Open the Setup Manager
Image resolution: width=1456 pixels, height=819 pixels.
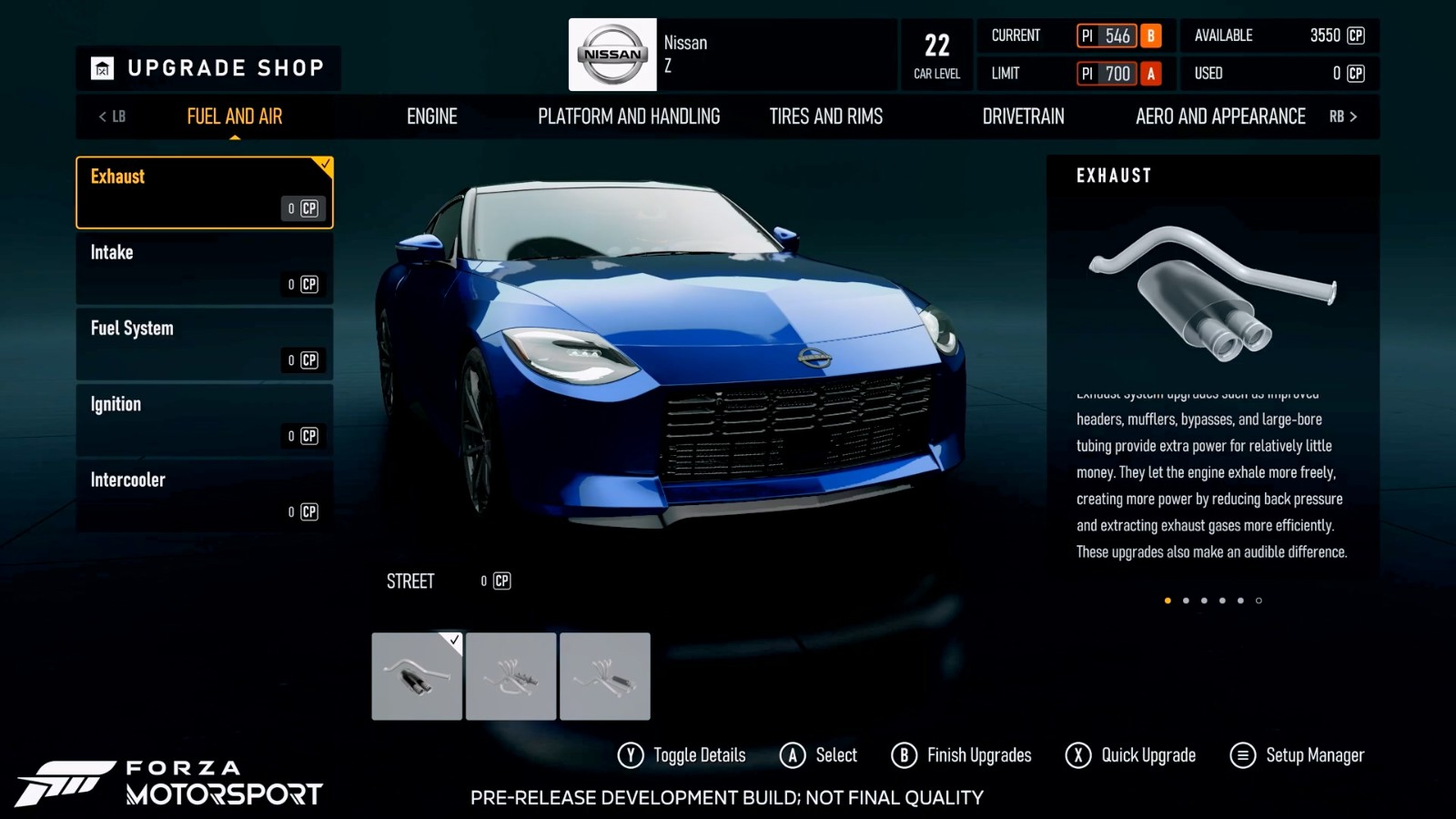[x=1298, y=755]
